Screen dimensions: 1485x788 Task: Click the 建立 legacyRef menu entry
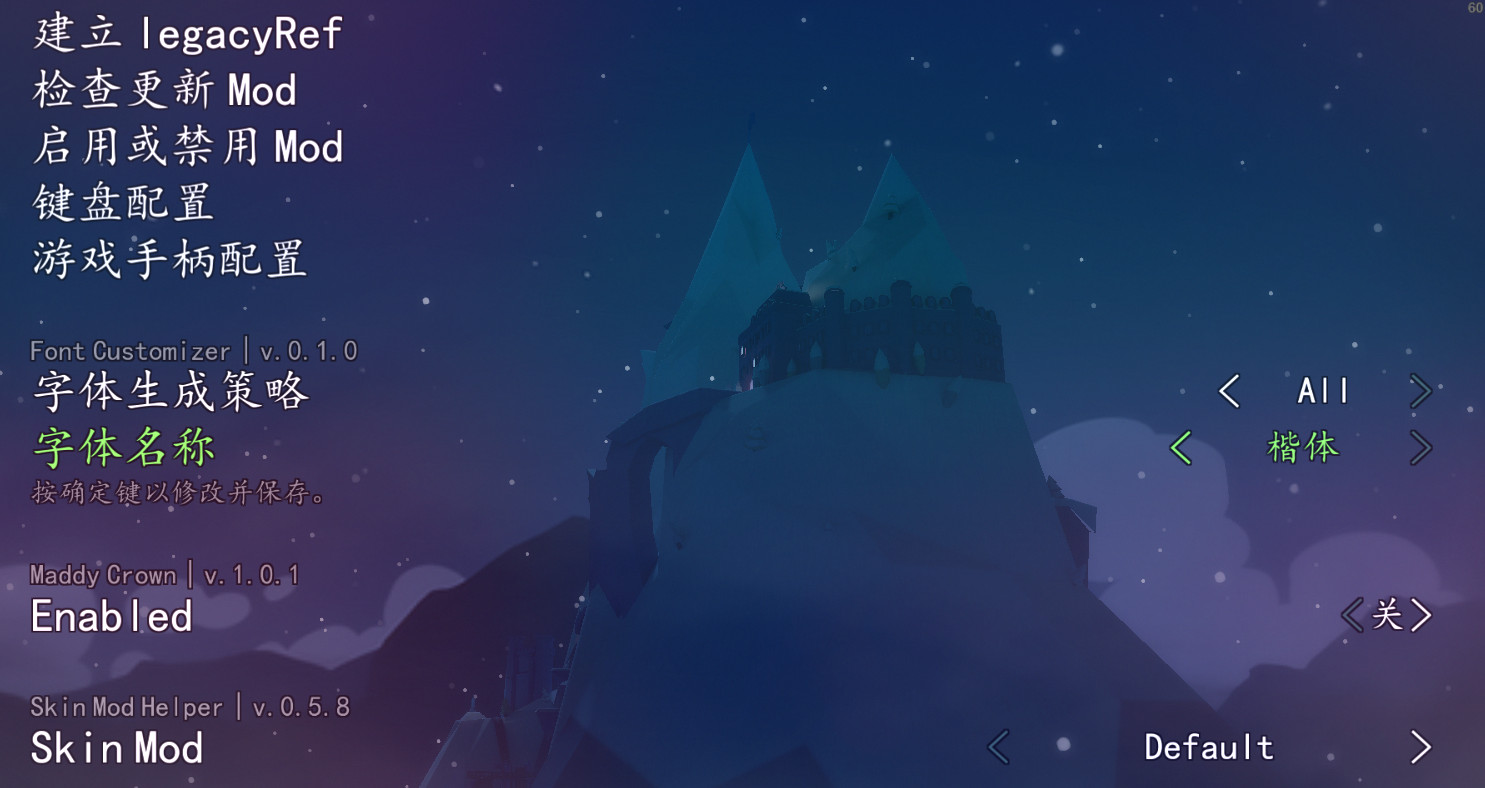pos(185,33)
